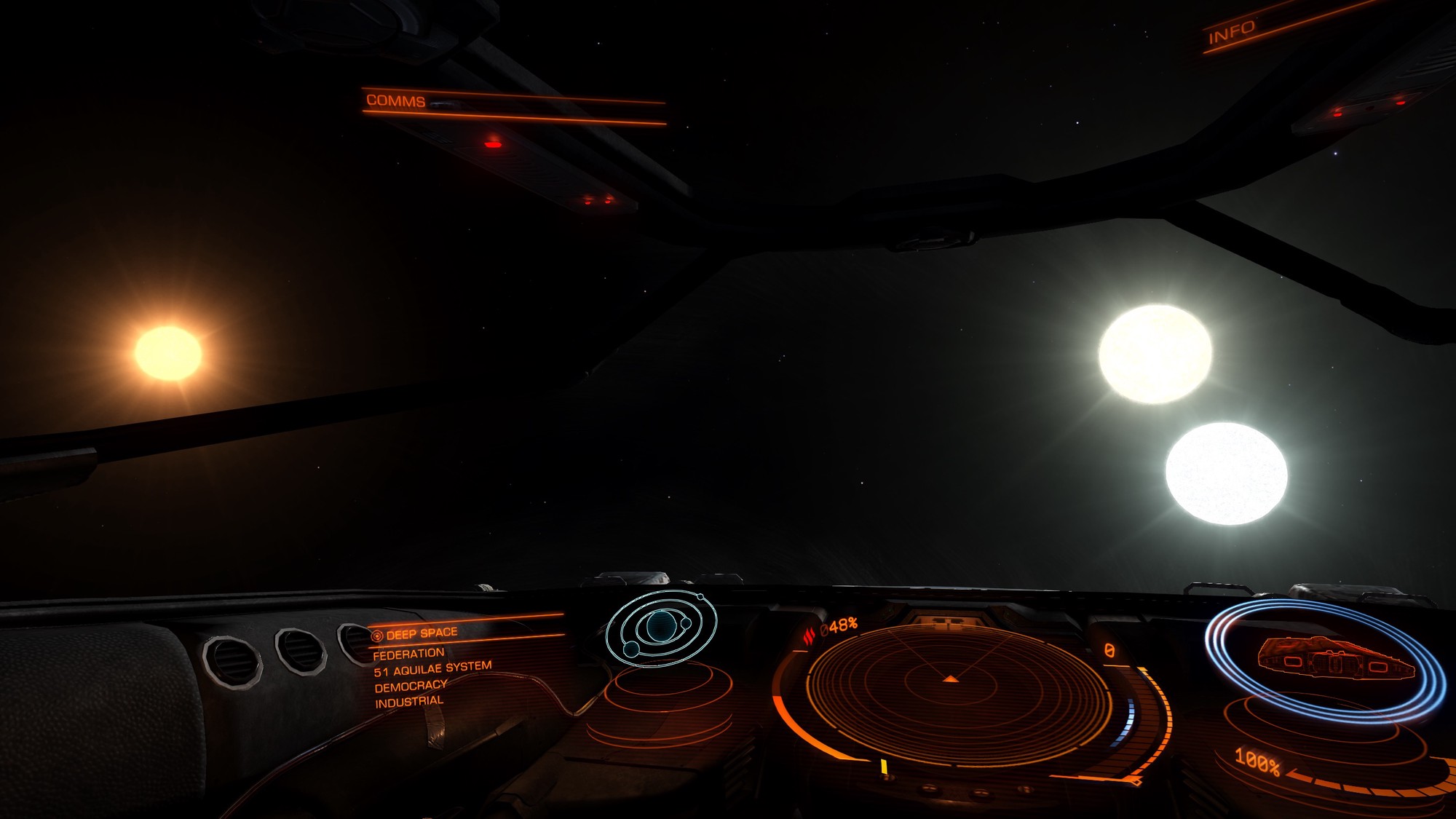The height and width of the screenshot is (819, 1456).
Task: Open the COMMS panel
Action: coord(396,100)
